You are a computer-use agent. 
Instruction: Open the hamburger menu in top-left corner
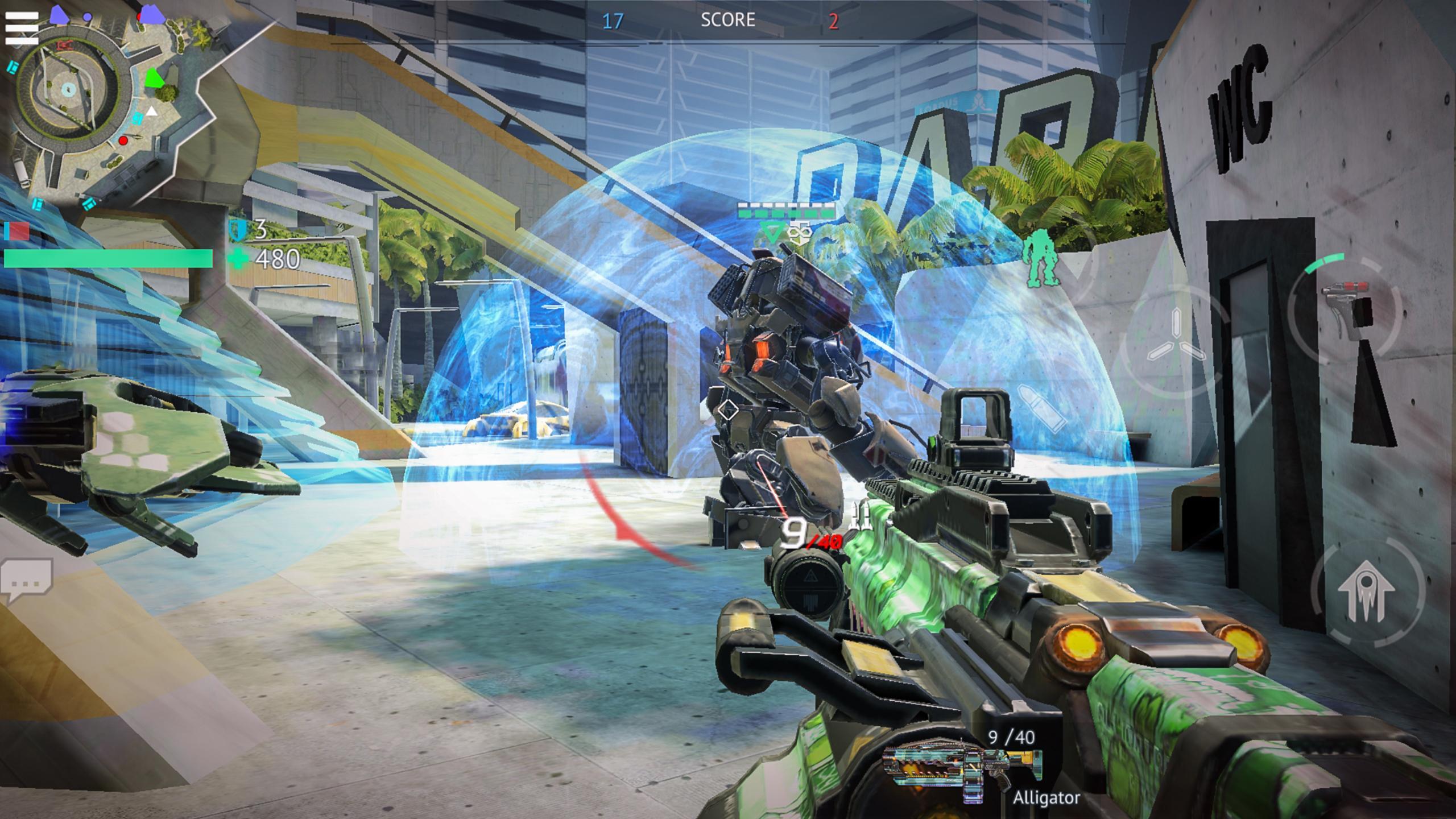tap(22, 27)
